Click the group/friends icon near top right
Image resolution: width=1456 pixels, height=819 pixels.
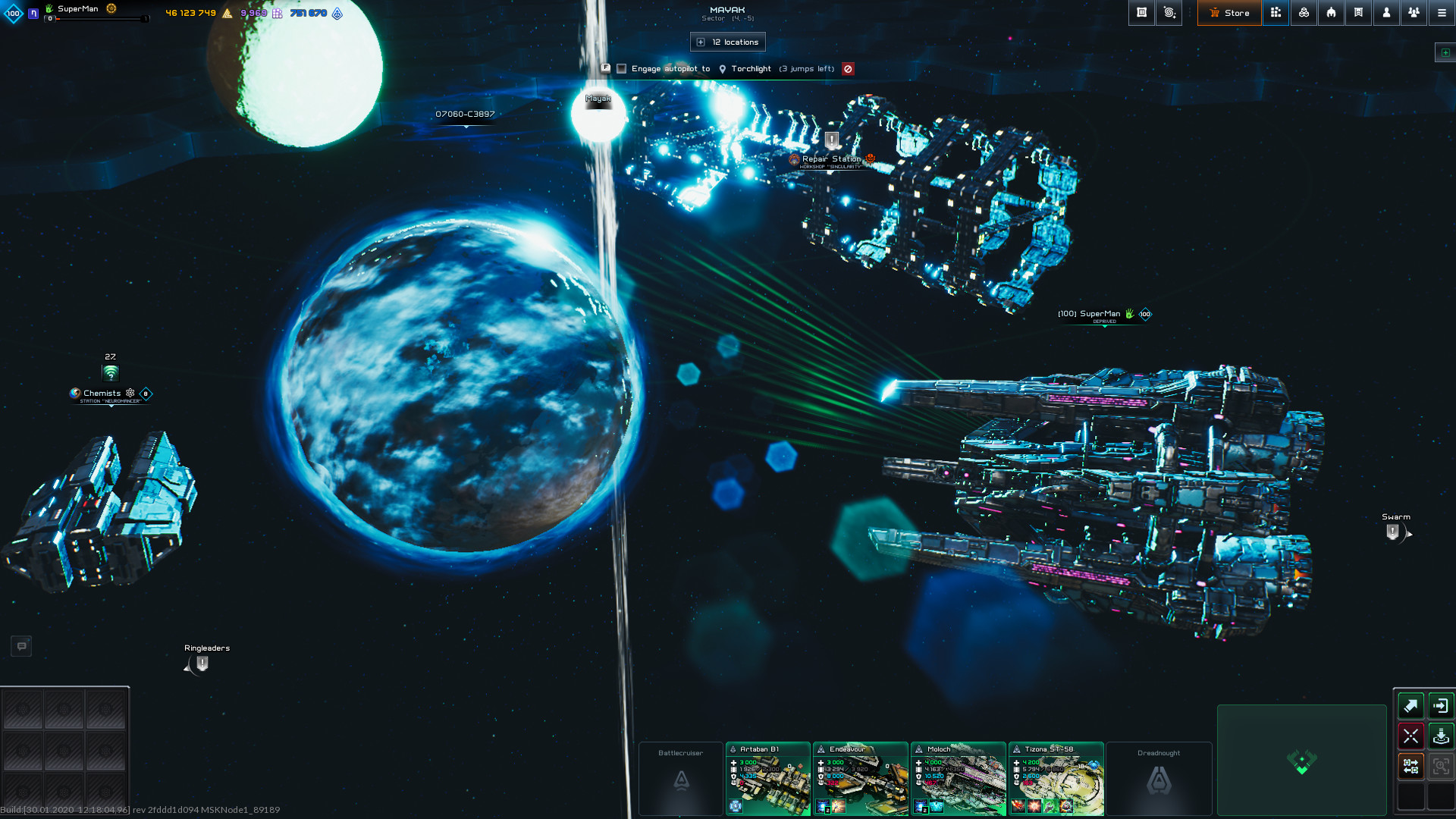click(1414, 13)
